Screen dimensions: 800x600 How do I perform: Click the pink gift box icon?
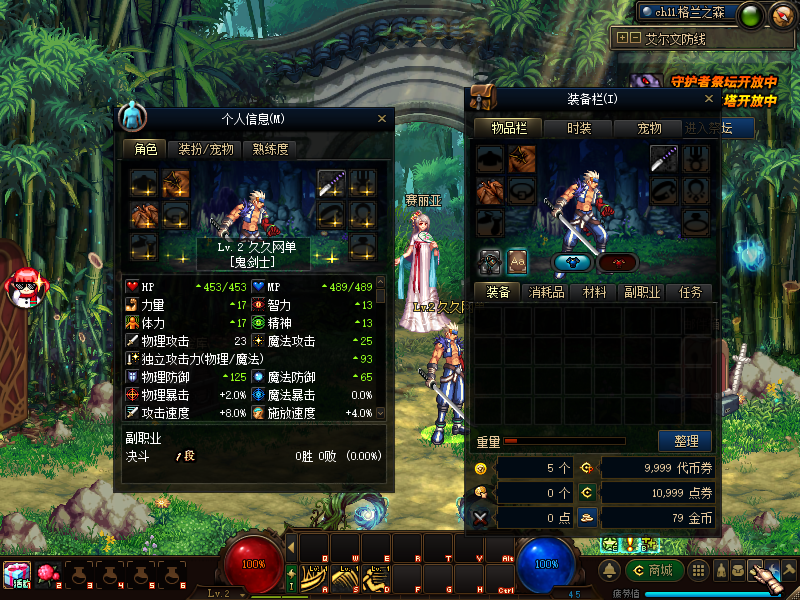[17, 573]
